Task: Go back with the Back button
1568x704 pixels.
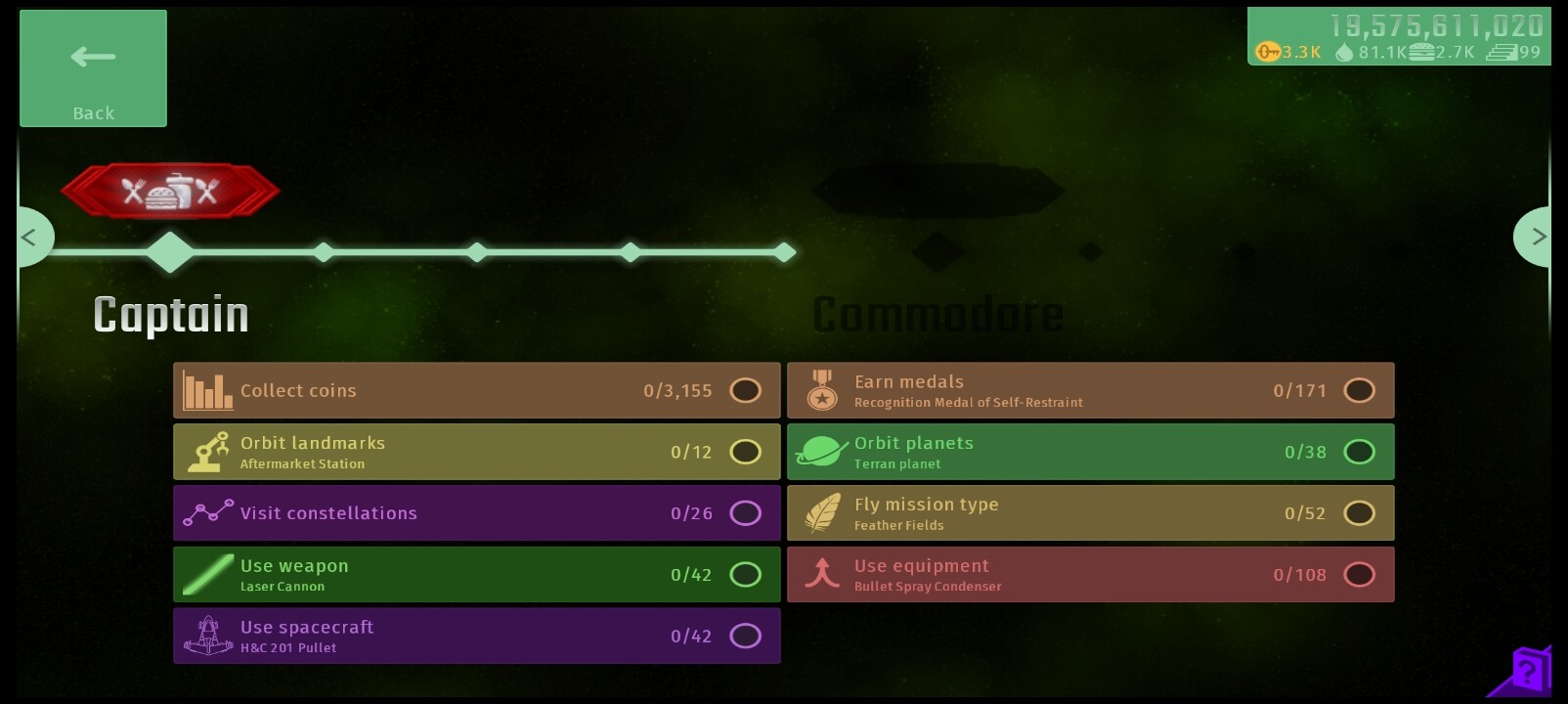Action: click(x=93, y=68)
